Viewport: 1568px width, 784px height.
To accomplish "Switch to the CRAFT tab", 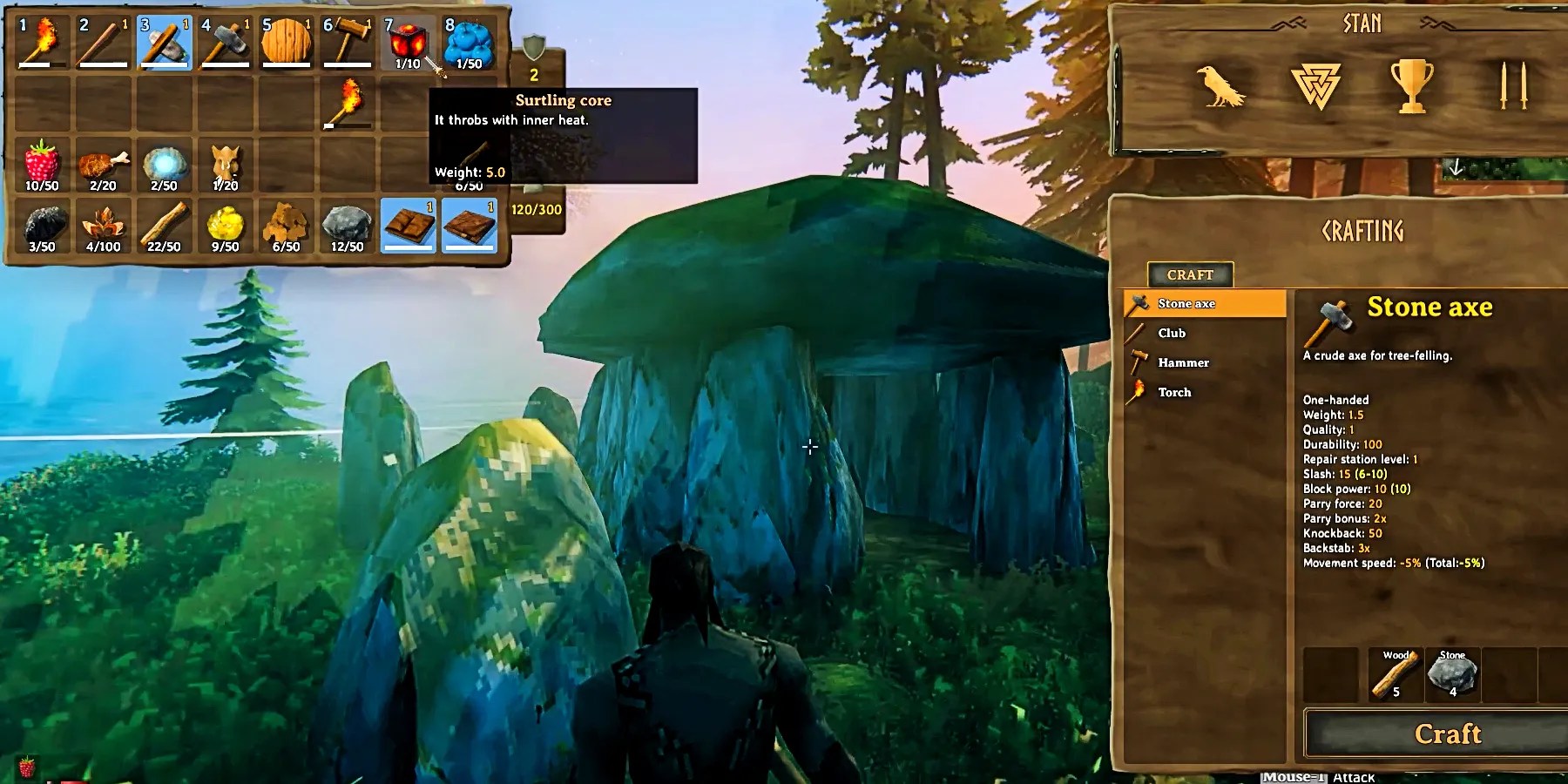I will pos(1189,274).
